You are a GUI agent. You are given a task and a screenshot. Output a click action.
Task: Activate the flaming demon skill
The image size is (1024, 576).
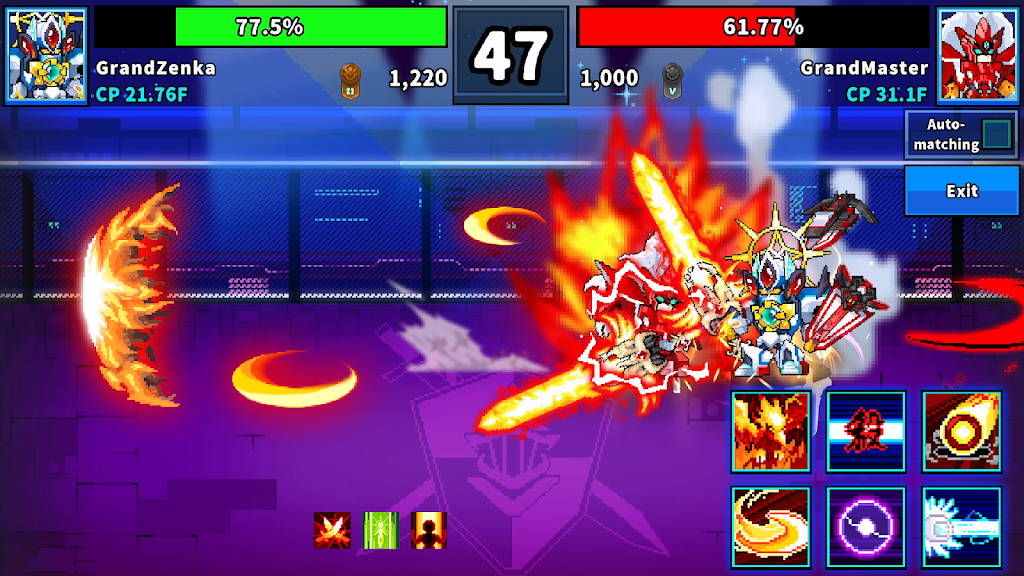(770, 431)
